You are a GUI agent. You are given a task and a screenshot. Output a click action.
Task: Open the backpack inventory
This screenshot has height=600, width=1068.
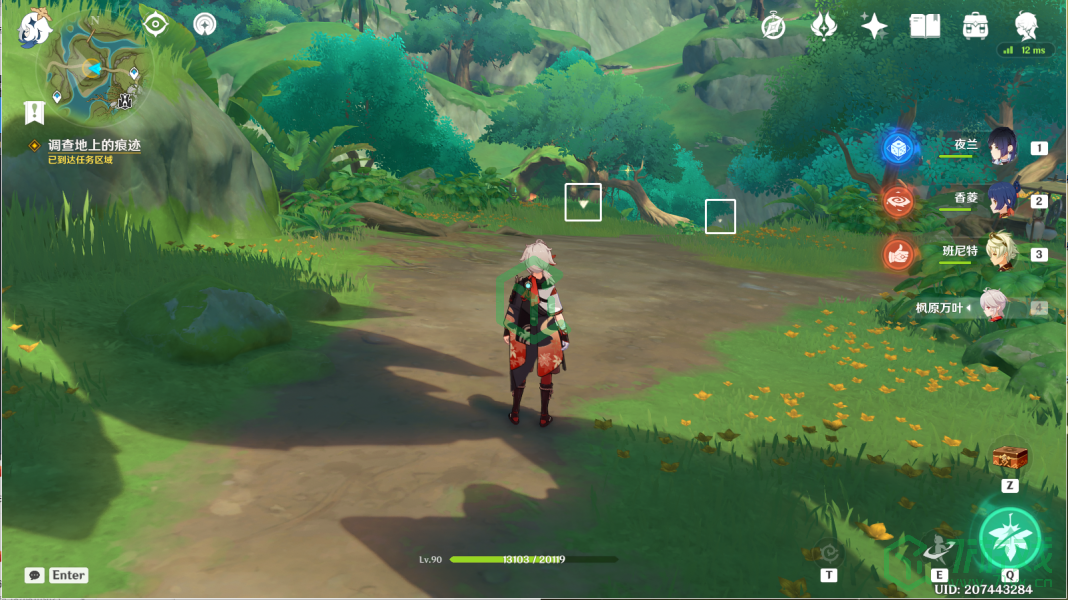click(976, 27)
